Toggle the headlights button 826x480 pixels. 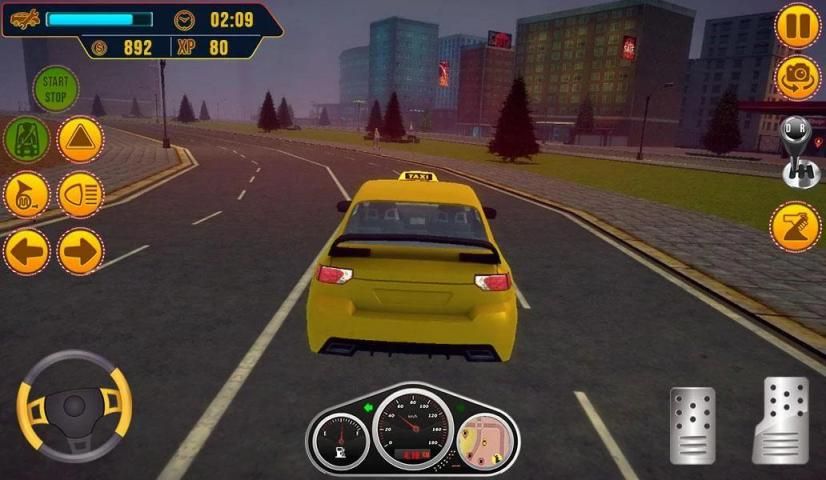click(x=81, y=194)
